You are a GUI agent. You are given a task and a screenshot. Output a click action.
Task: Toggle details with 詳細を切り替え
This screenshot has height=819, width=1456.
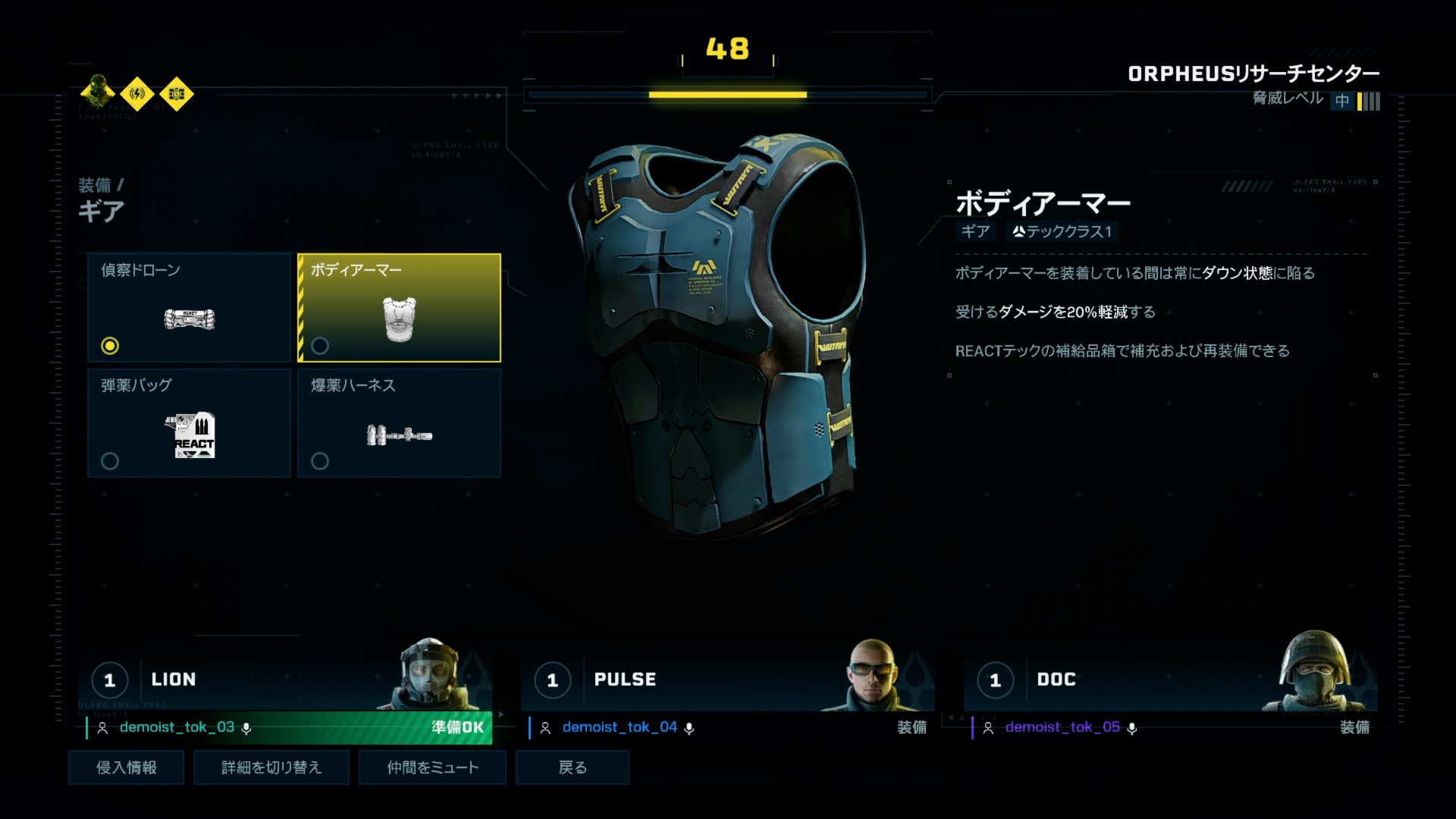tap(271, 767)
